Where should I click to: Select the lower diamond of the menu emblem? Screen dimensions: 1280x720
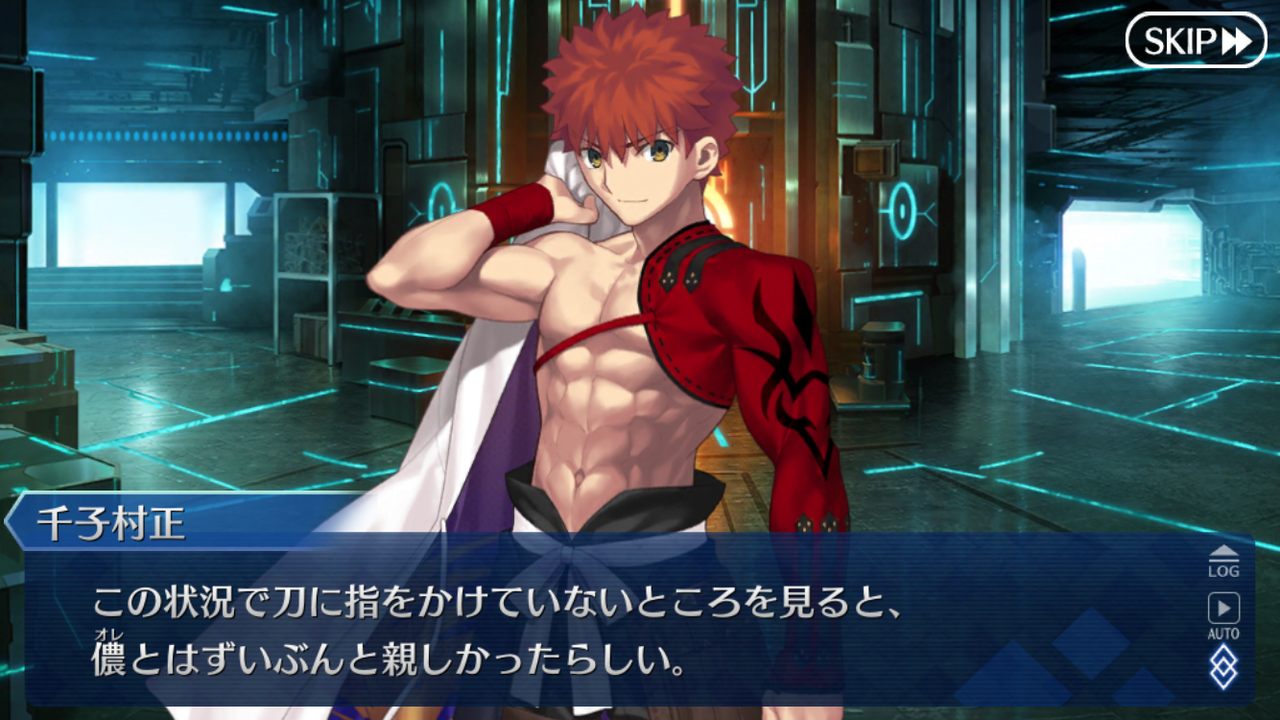click(1225, 678)
